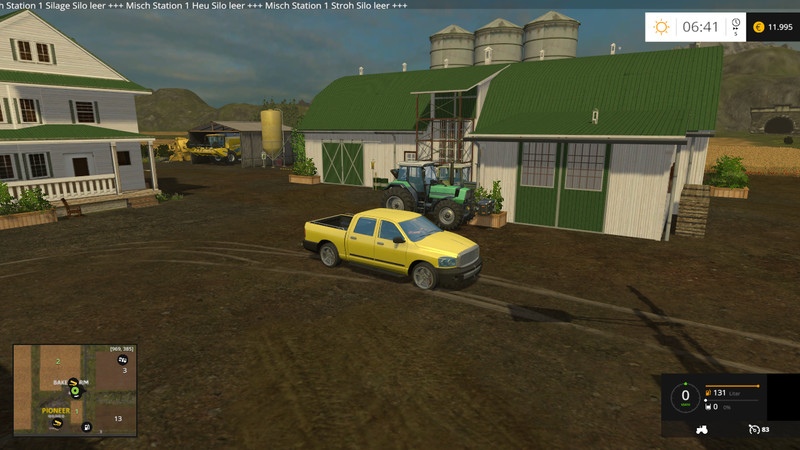The height and width of the screenshot is (450, 800).
Task: Open the minimap of the farm
Action: (x=75, y=390)
